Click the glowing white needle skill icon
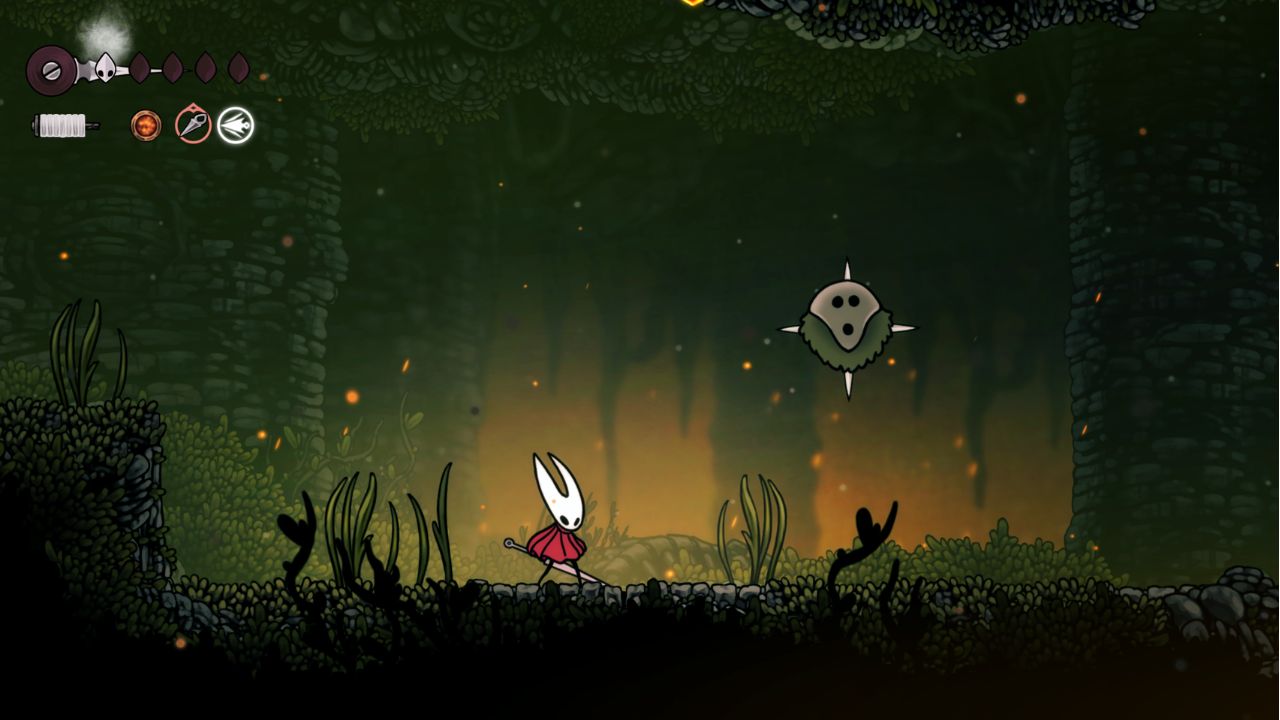 (x=236, y=125)
